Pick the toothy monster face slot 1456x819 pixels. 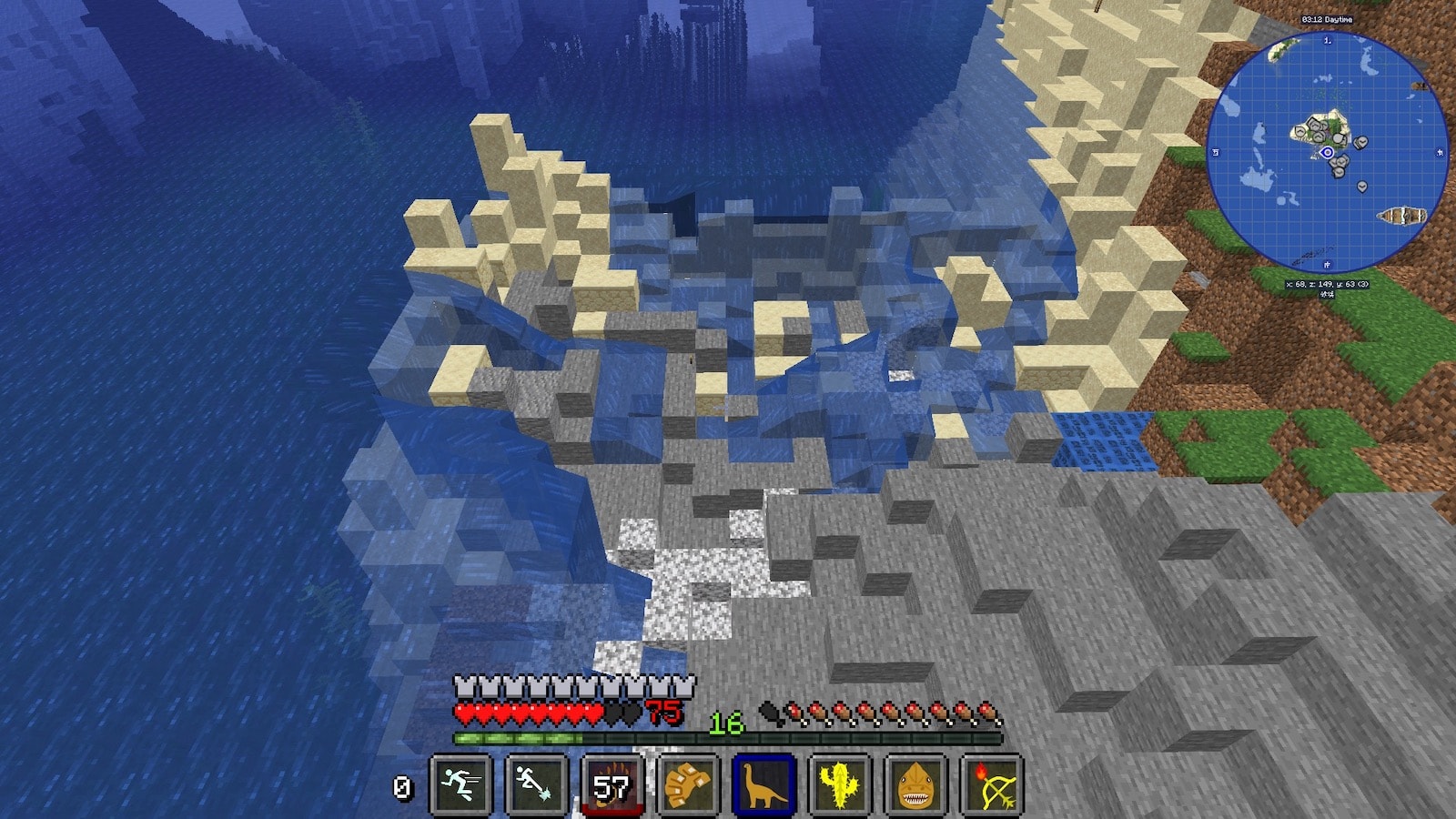915,784
